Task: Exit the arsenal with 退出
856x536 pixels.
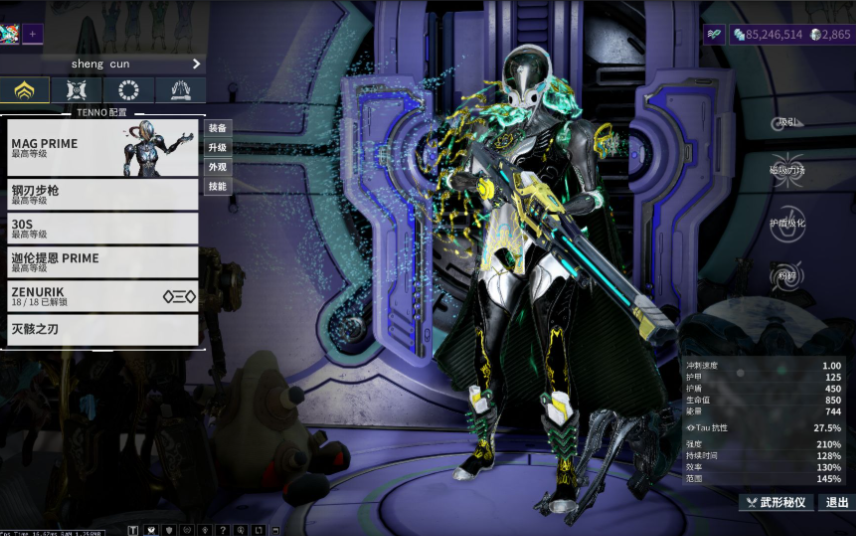Action: pyautogui.click(x=836, y=502)
